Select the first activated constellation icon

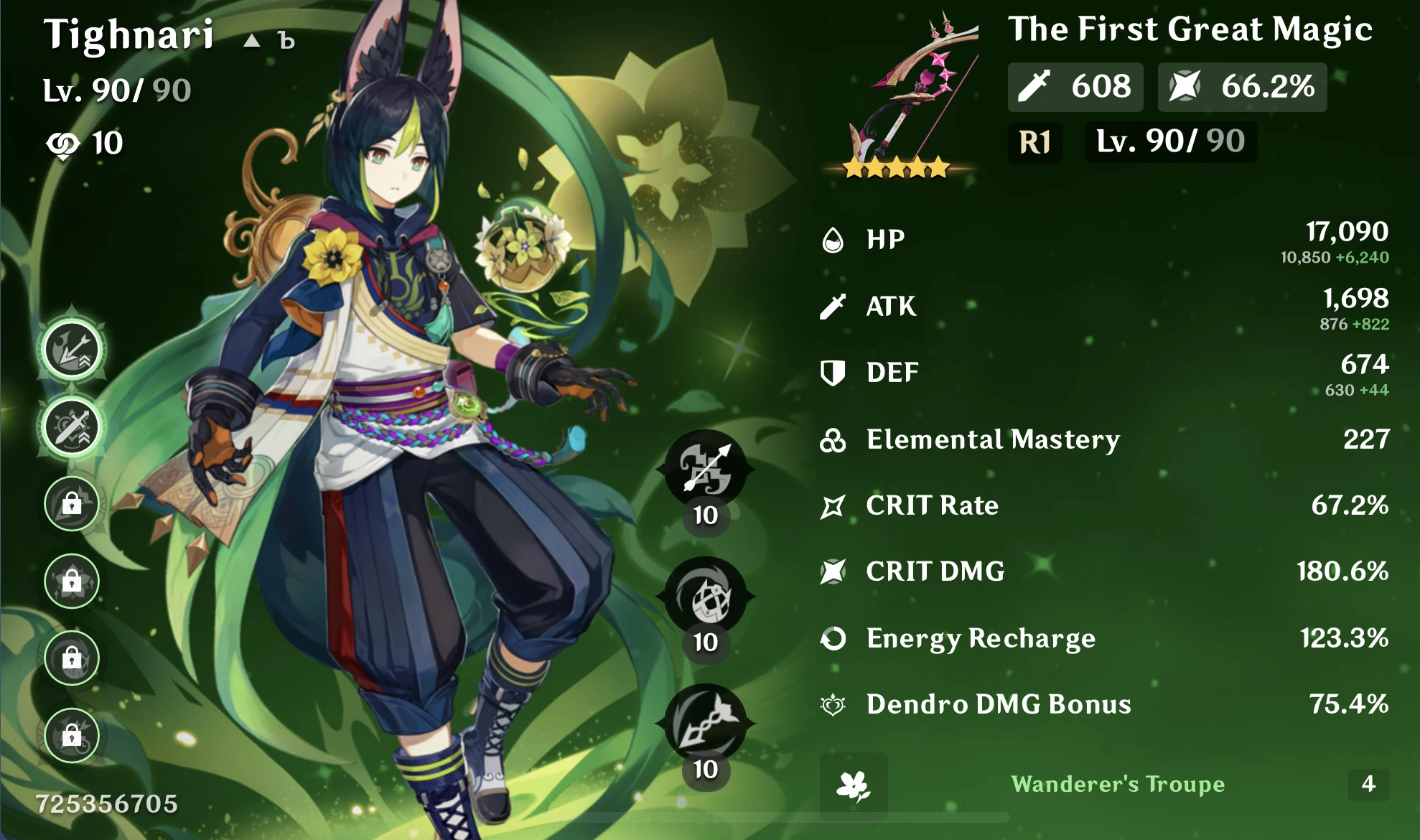coord(72,348)
